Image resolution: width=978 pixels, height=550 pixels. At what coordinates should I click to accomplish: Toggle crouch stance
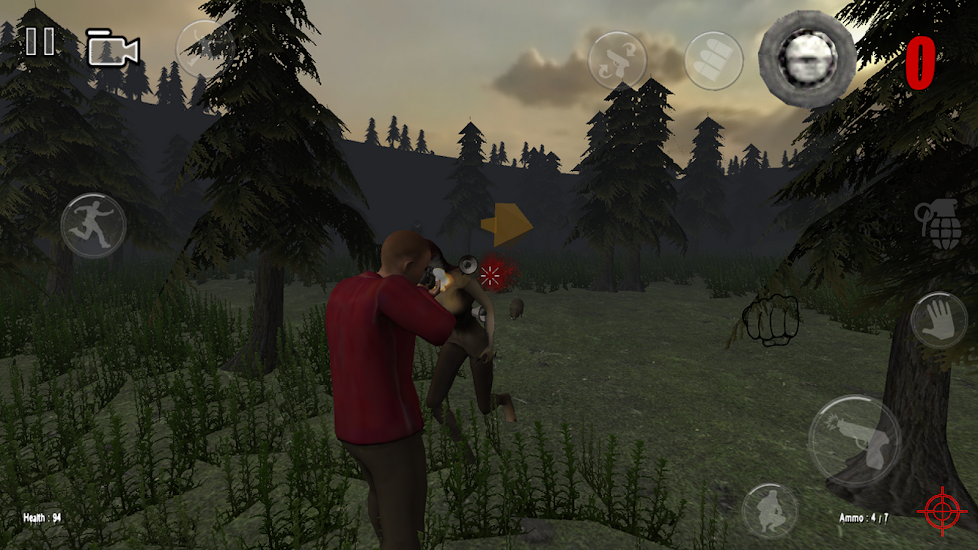pos(770,511)
